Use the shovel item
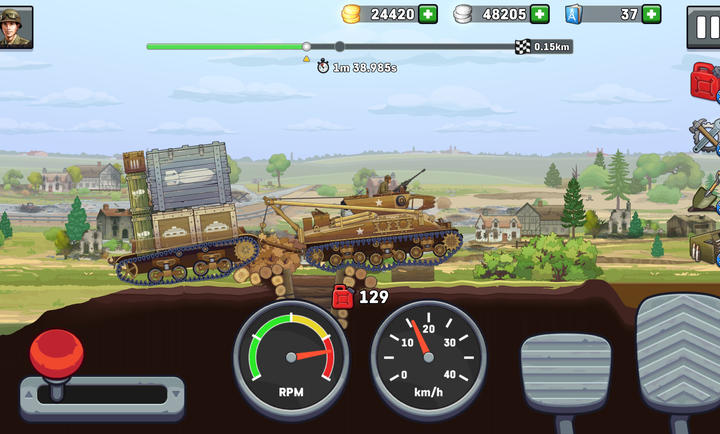Viewport: 720px width, 434px height. point(706,191)
